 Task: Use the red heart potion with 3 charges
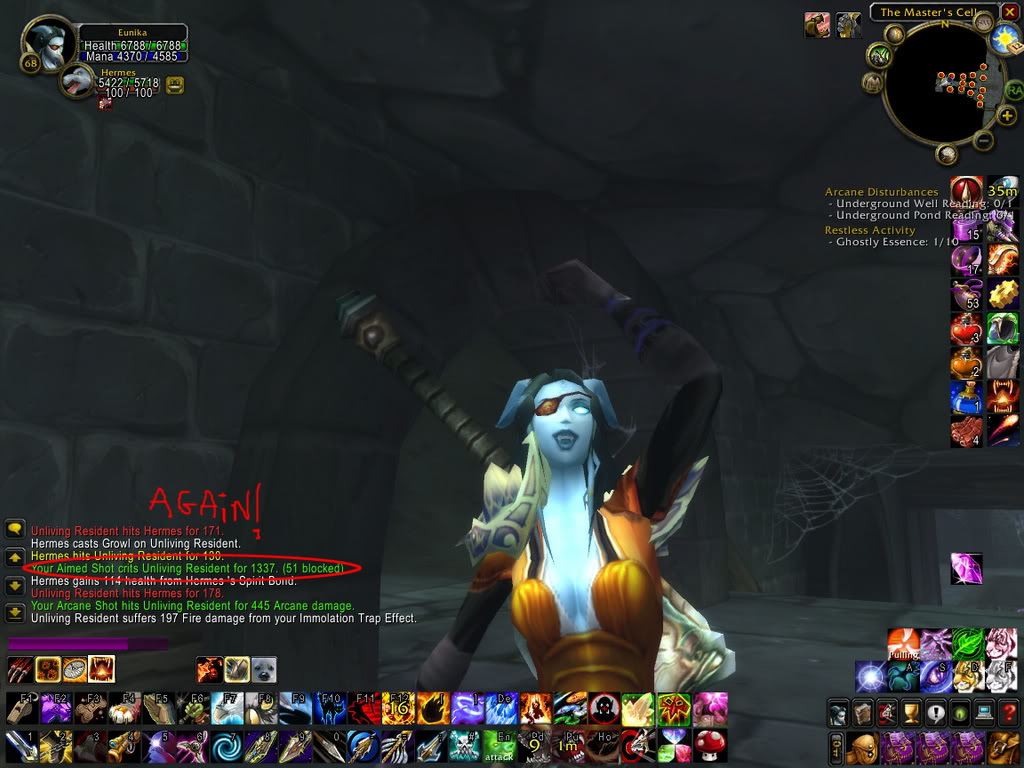click(965, 329)
